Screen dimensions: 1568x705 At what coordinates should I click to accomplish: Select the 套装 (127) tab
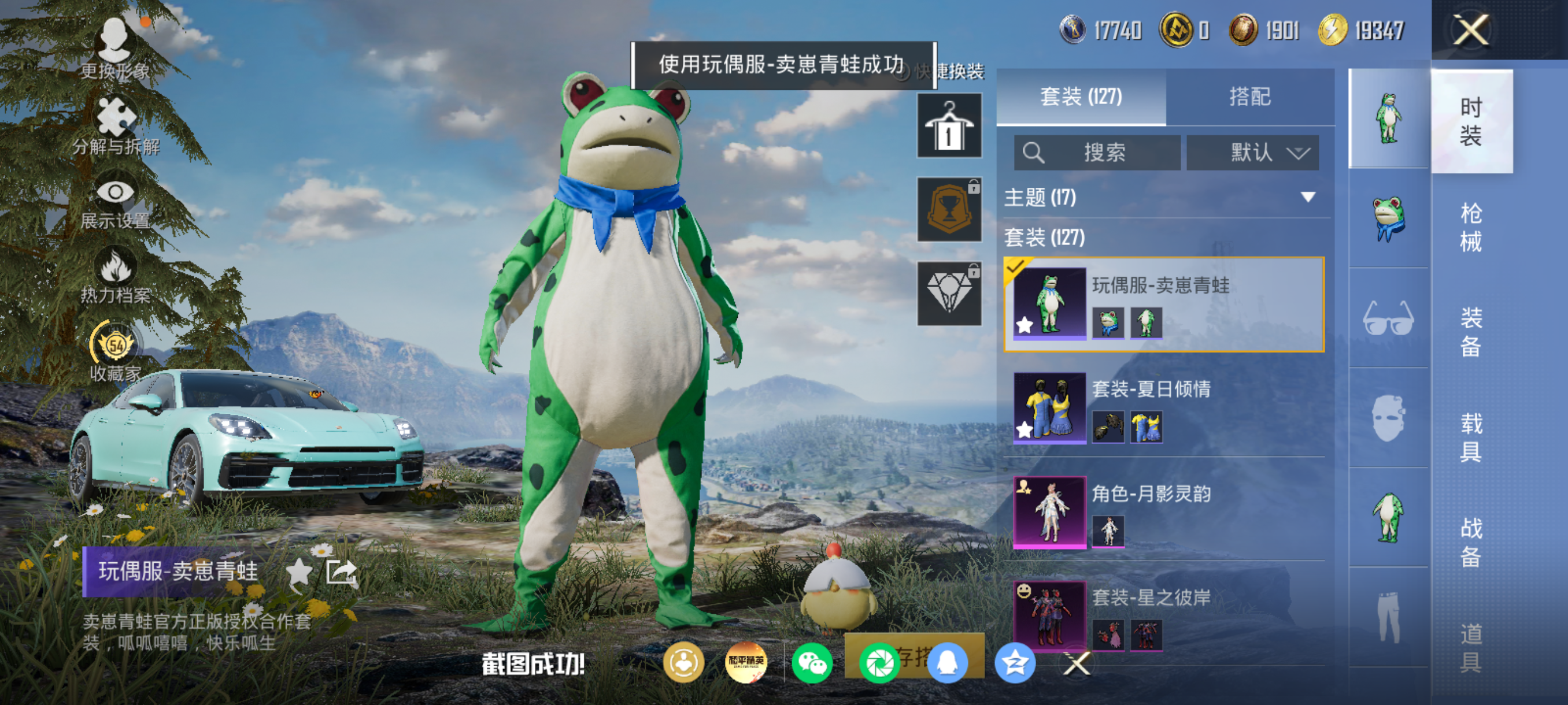pos(1081,97)
